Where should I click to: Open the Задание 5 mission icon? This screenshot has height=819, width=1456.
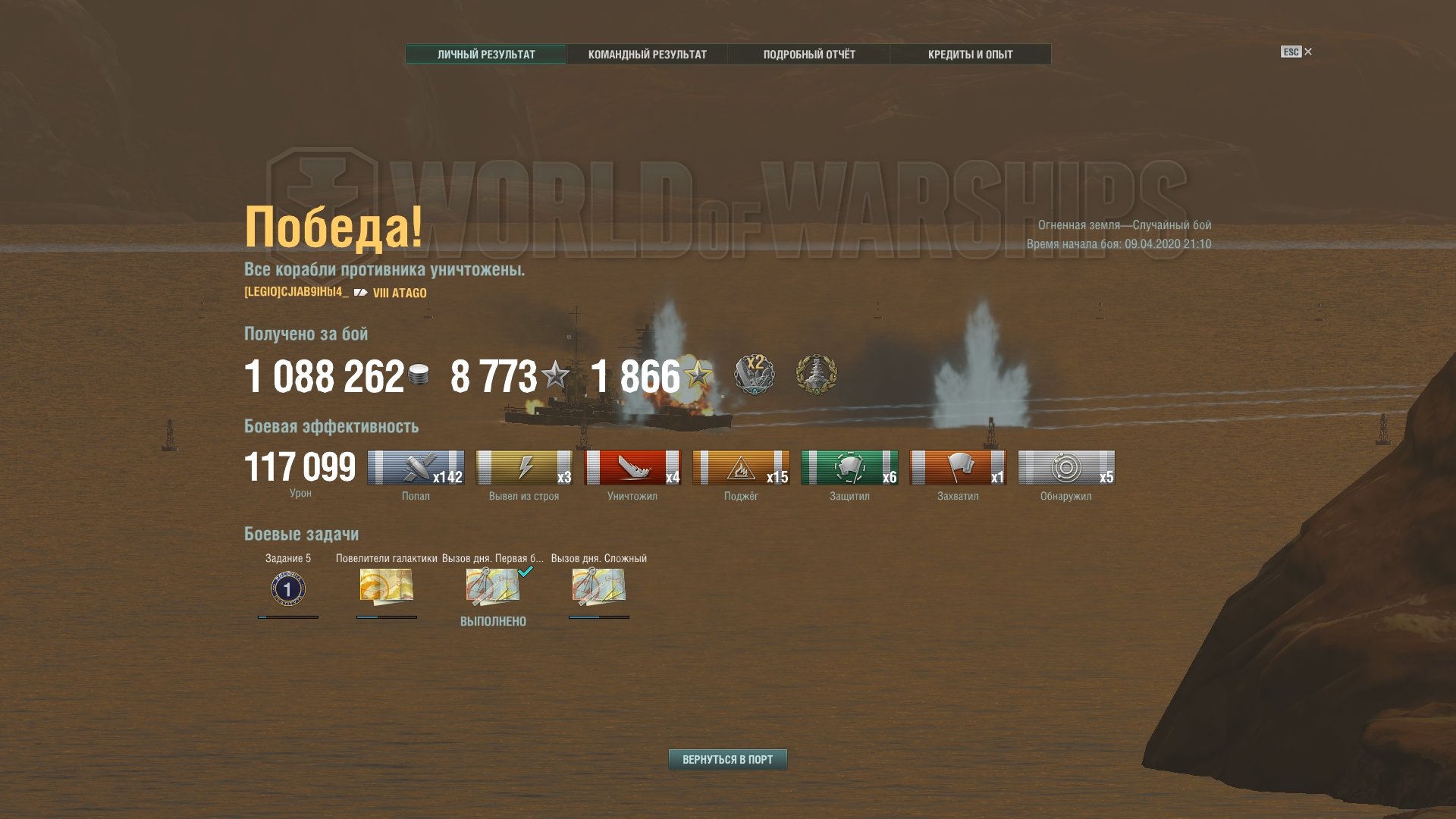[x=288, y=588]
